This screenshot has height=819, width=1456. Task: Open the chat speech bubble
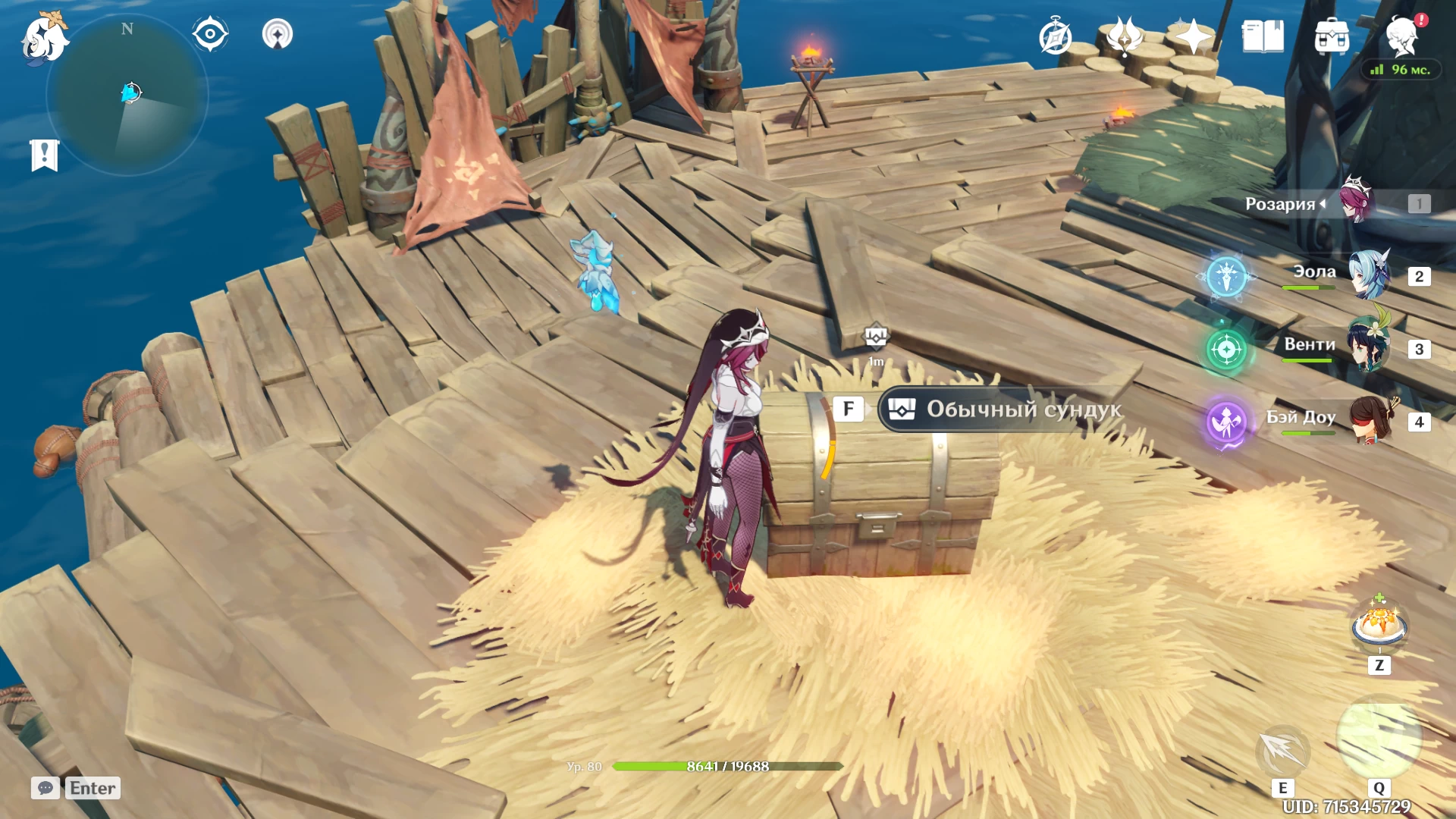[x=45, y=788]
